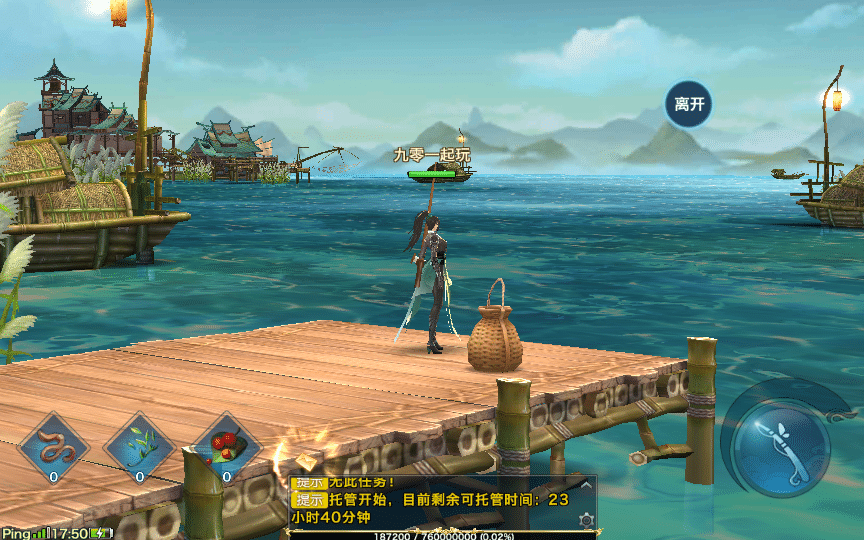864x540 pixels.
Task: Select the red berries bait slot
Action: coord(226,444)
